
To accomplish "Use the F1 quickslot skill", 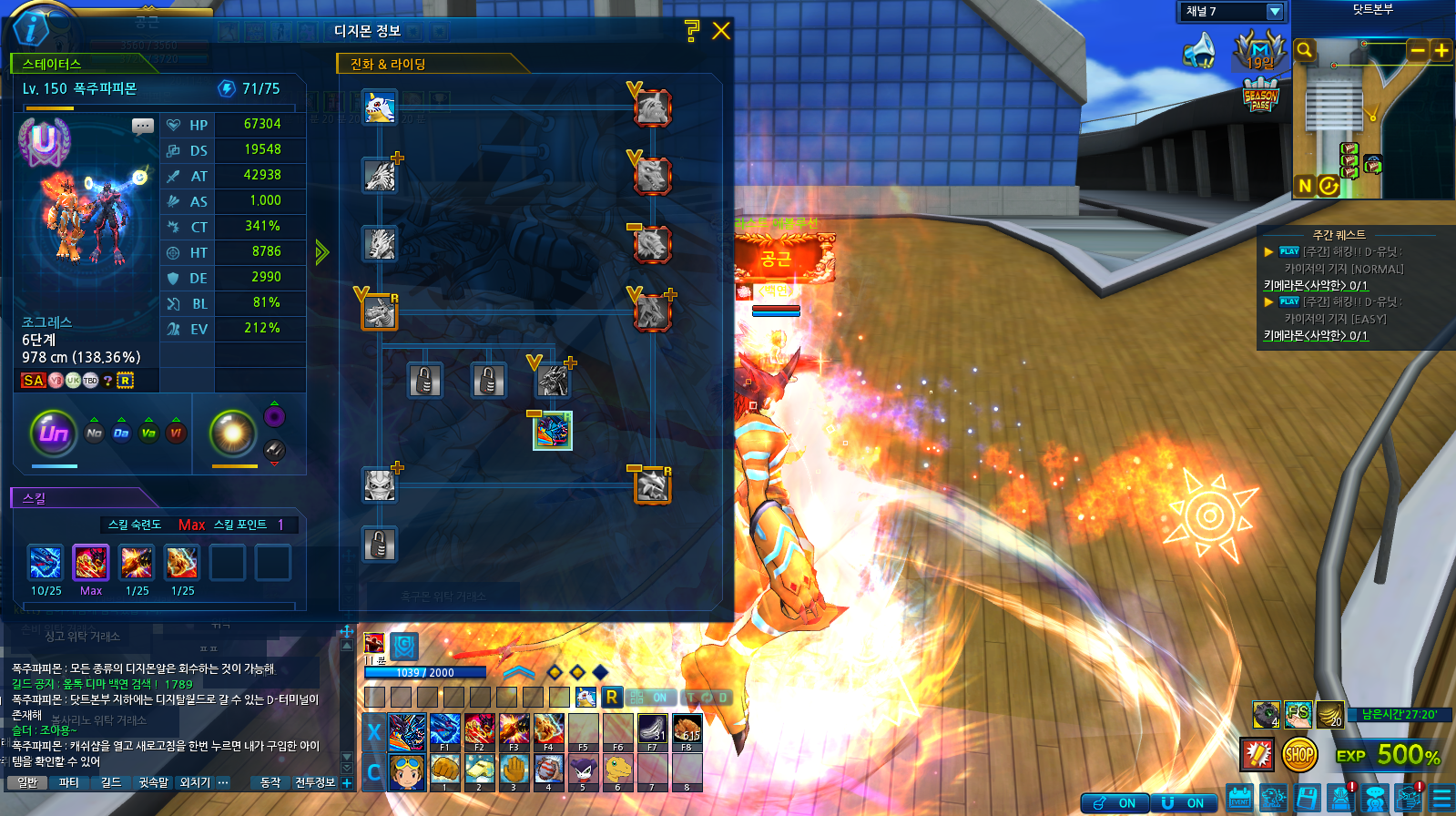I will tap(444, 730).
